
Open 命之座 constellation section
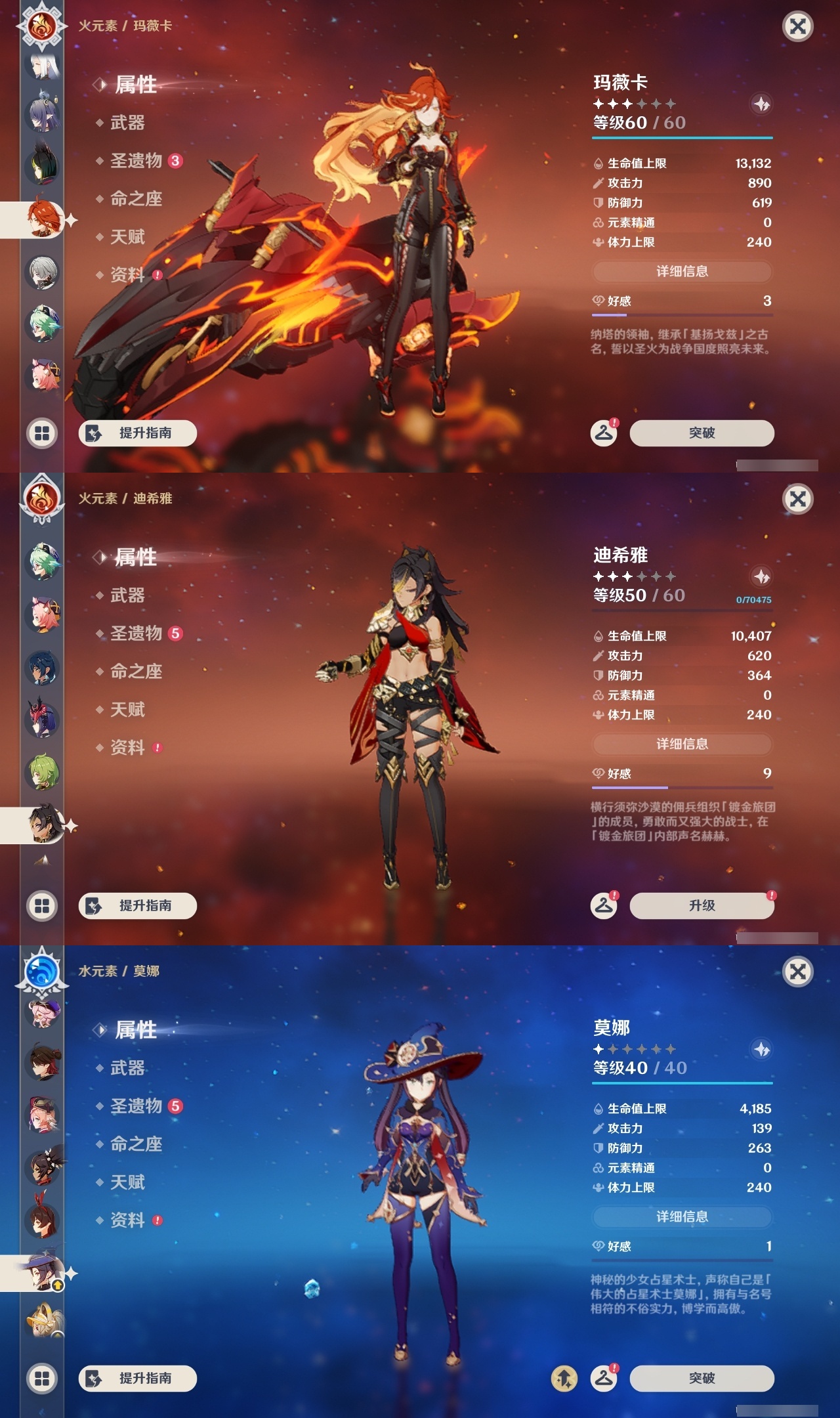point(135,199)
